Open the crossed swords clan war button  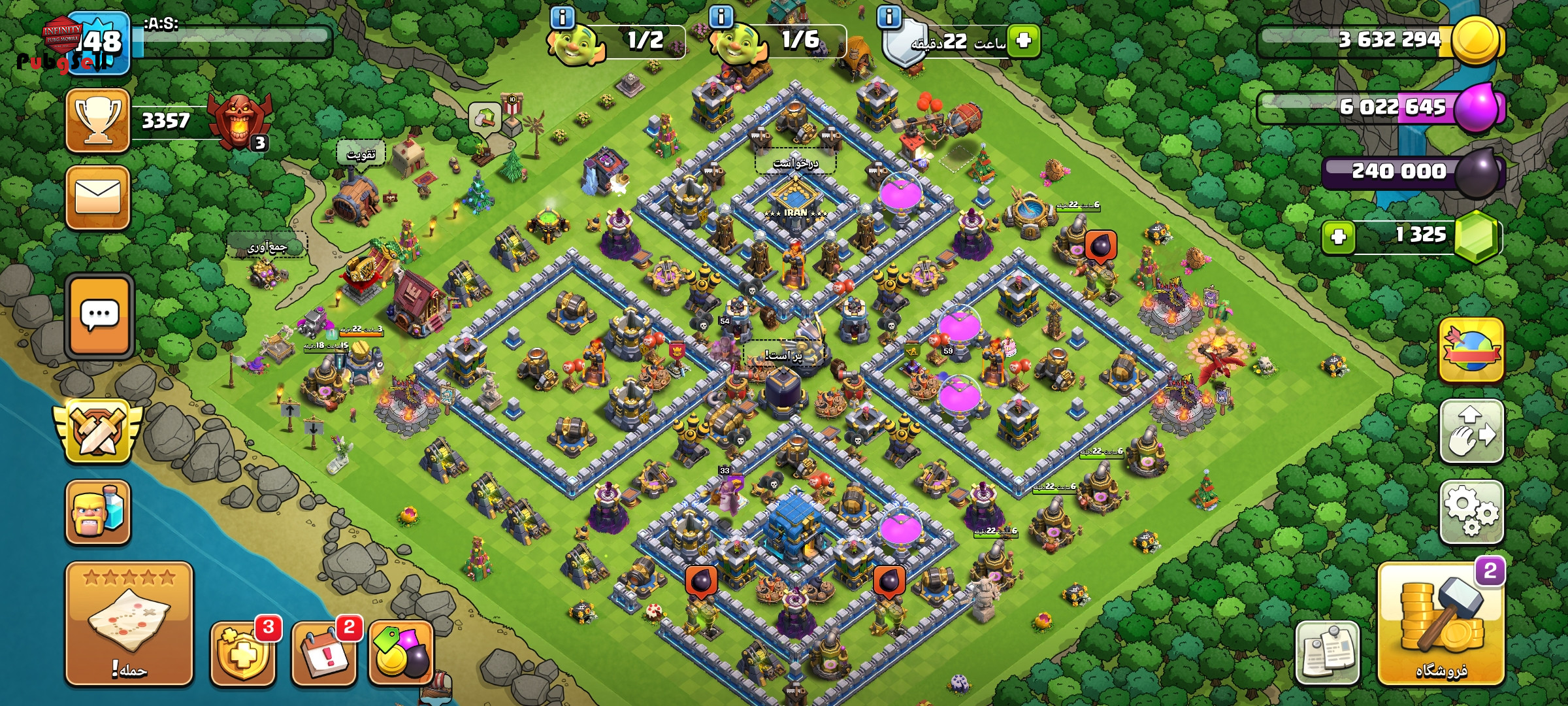[97, 430]
